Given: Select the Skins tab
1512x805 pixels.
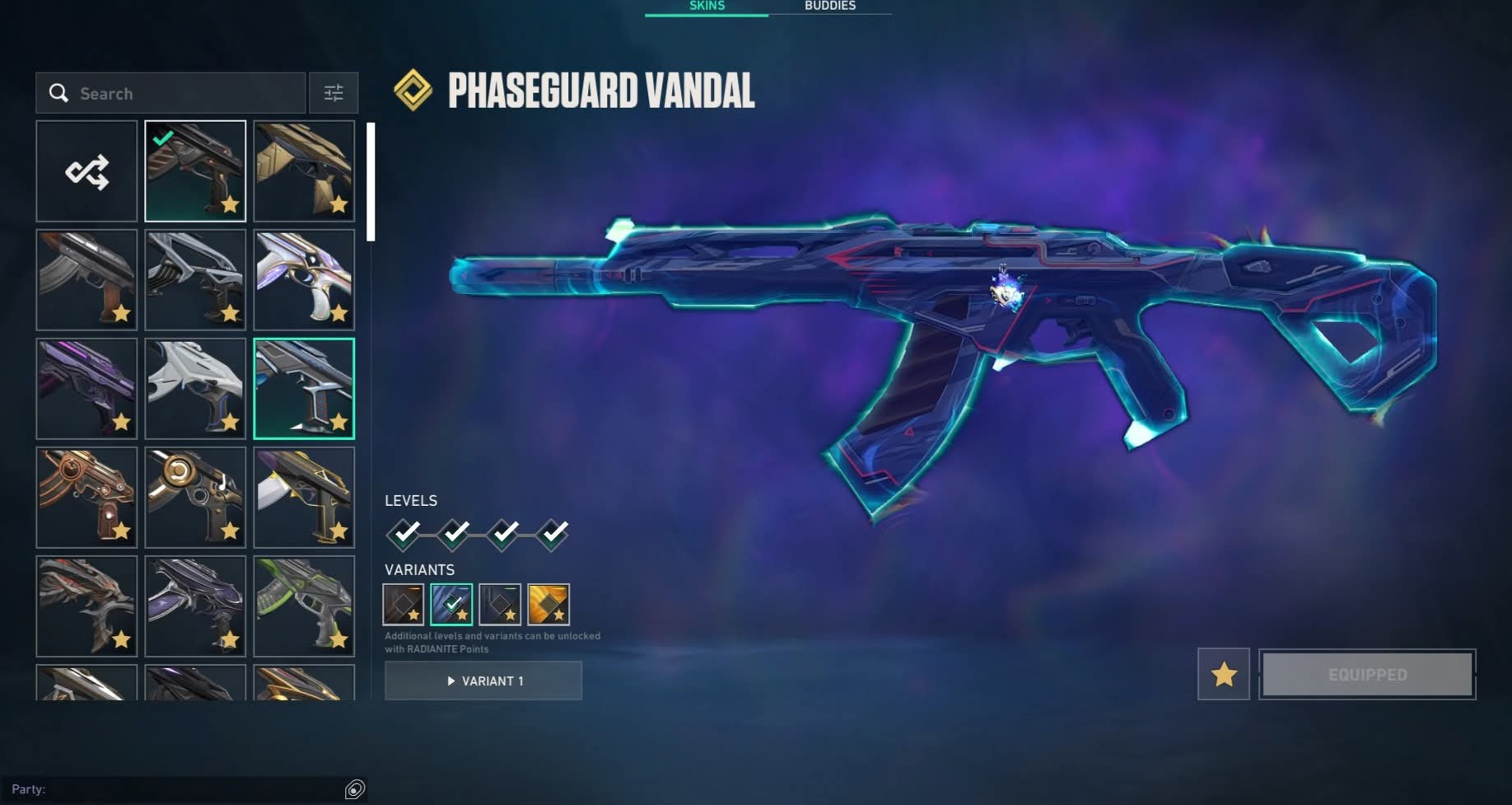Looking at the screenshot, I should (707, 7).
